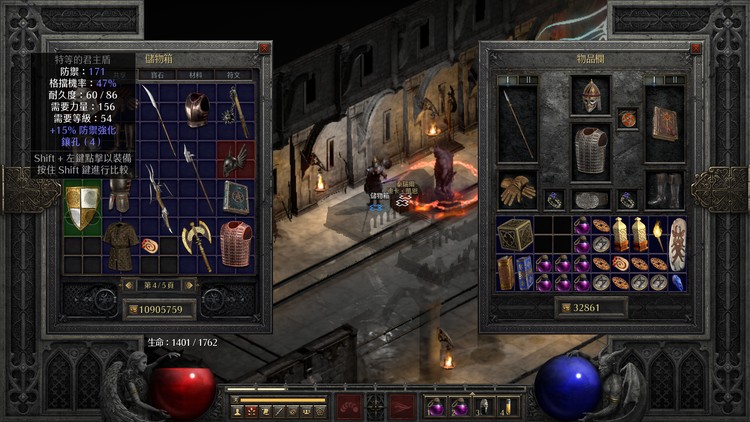750x422 pixels.
Task: Use the purple potion in belt slot one
Action: click(435, 407)
